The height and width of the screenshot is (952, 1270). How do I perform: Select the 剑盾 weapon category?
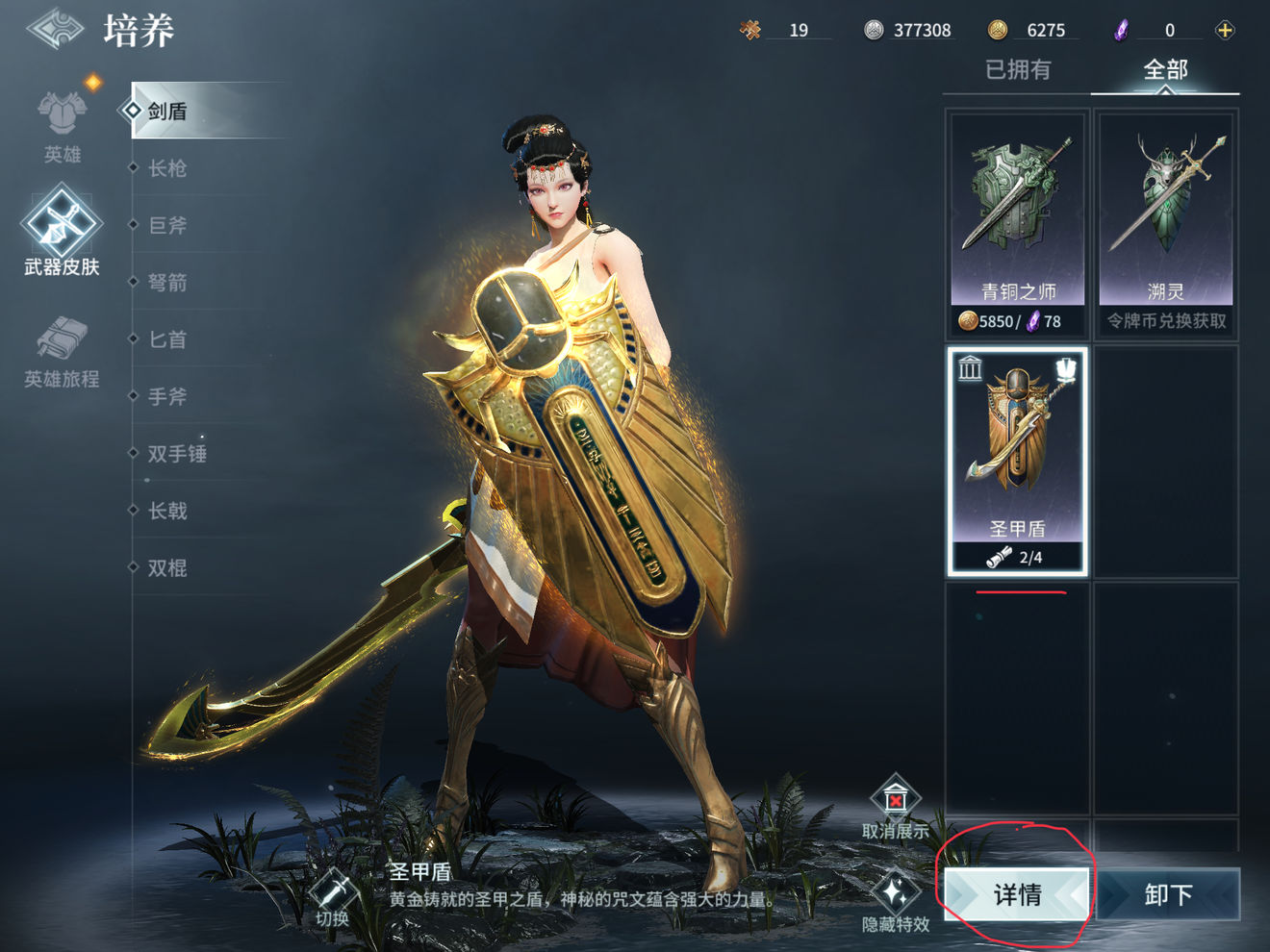click(167, 112)
